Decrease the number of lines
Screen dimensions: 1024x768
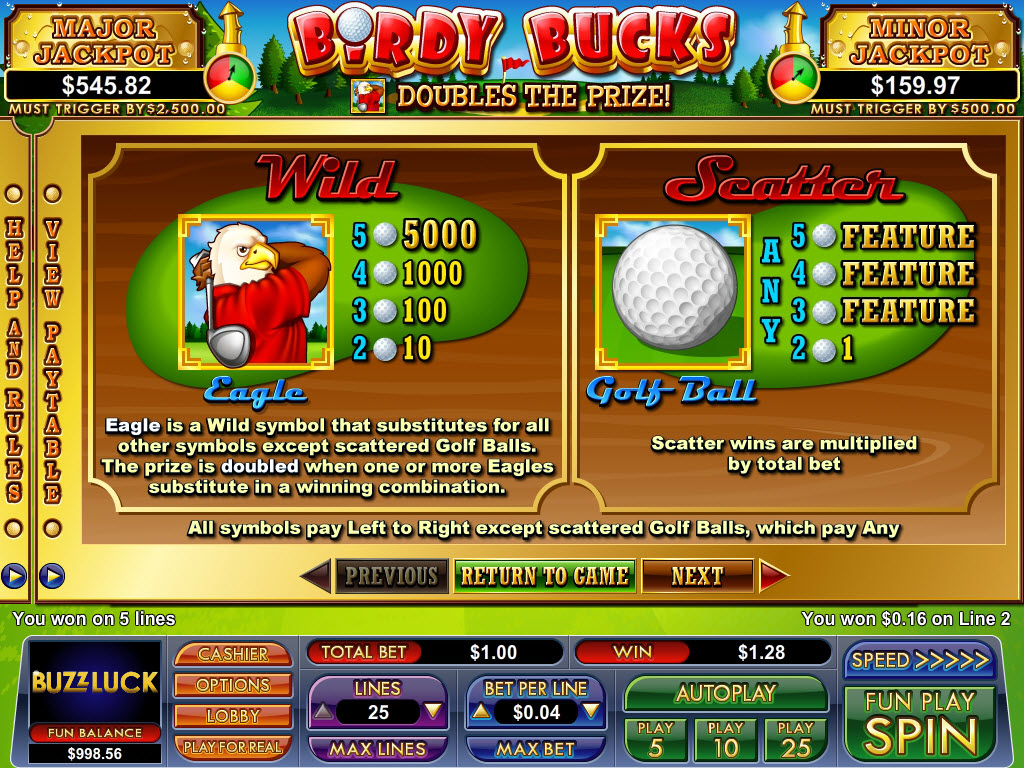(432, 712)
